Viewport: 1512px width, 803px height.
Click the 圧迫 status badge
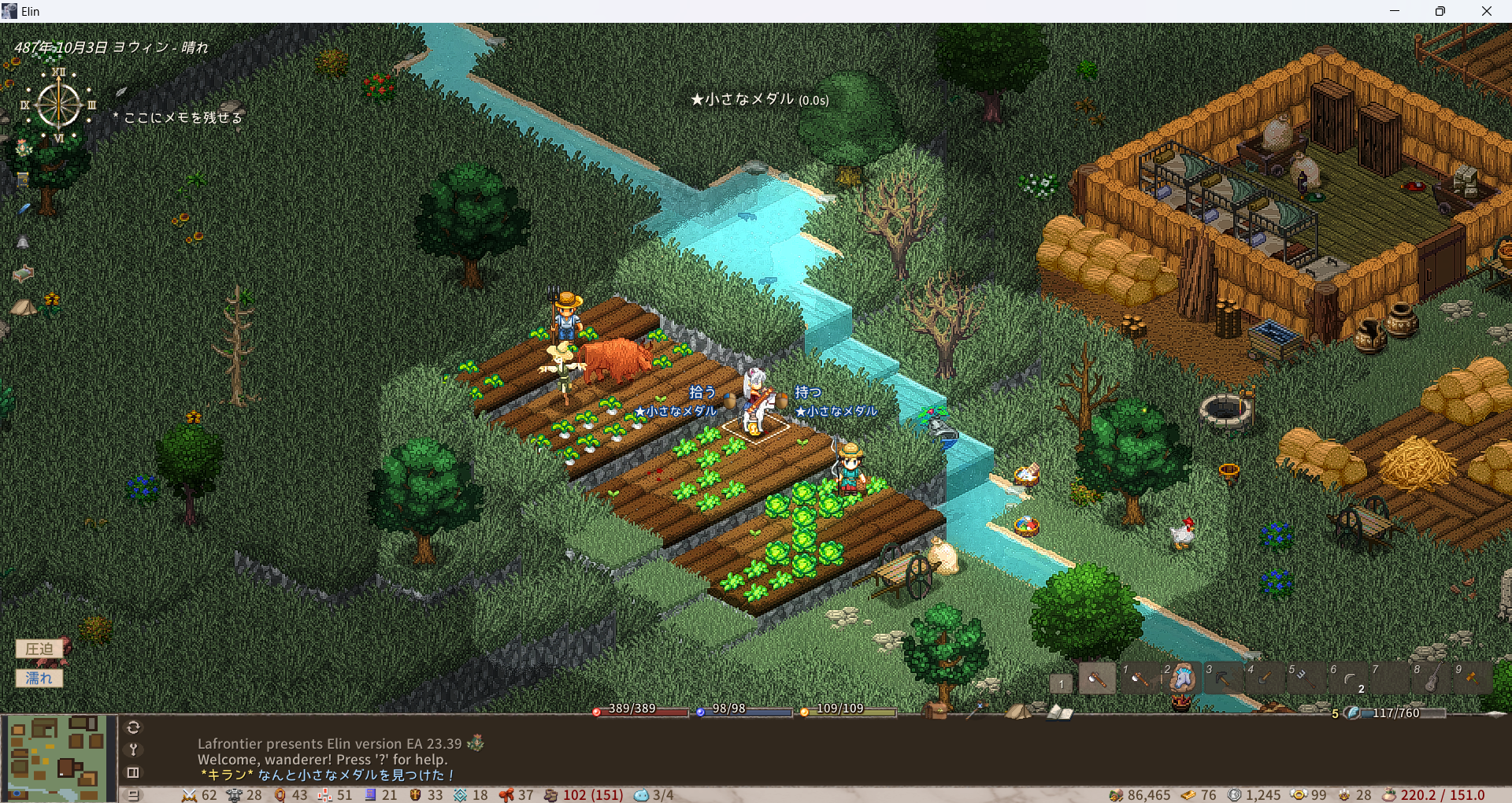pos(39,649)
